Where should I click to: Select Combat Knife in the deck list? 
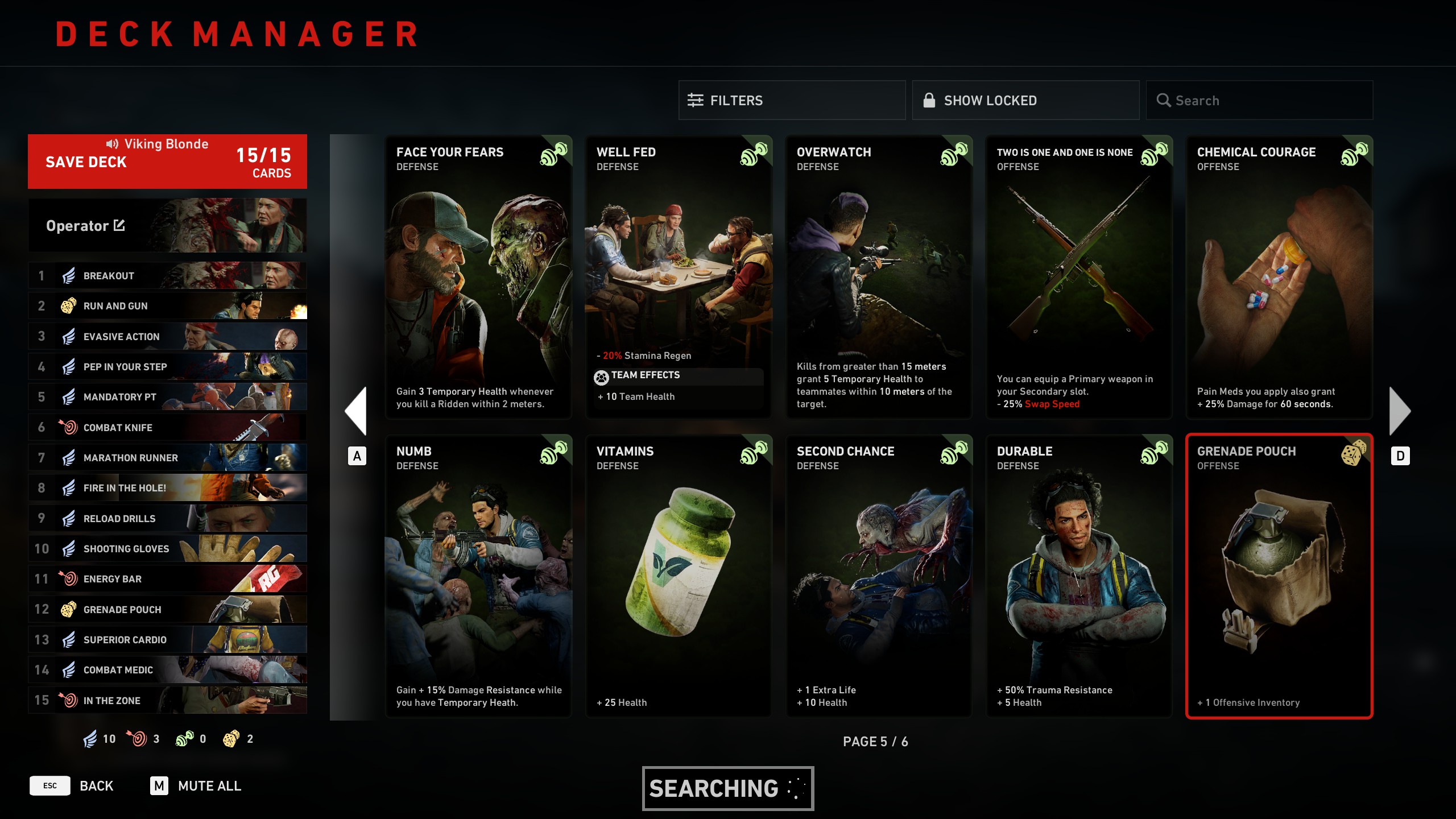click(x=167, y=427)
